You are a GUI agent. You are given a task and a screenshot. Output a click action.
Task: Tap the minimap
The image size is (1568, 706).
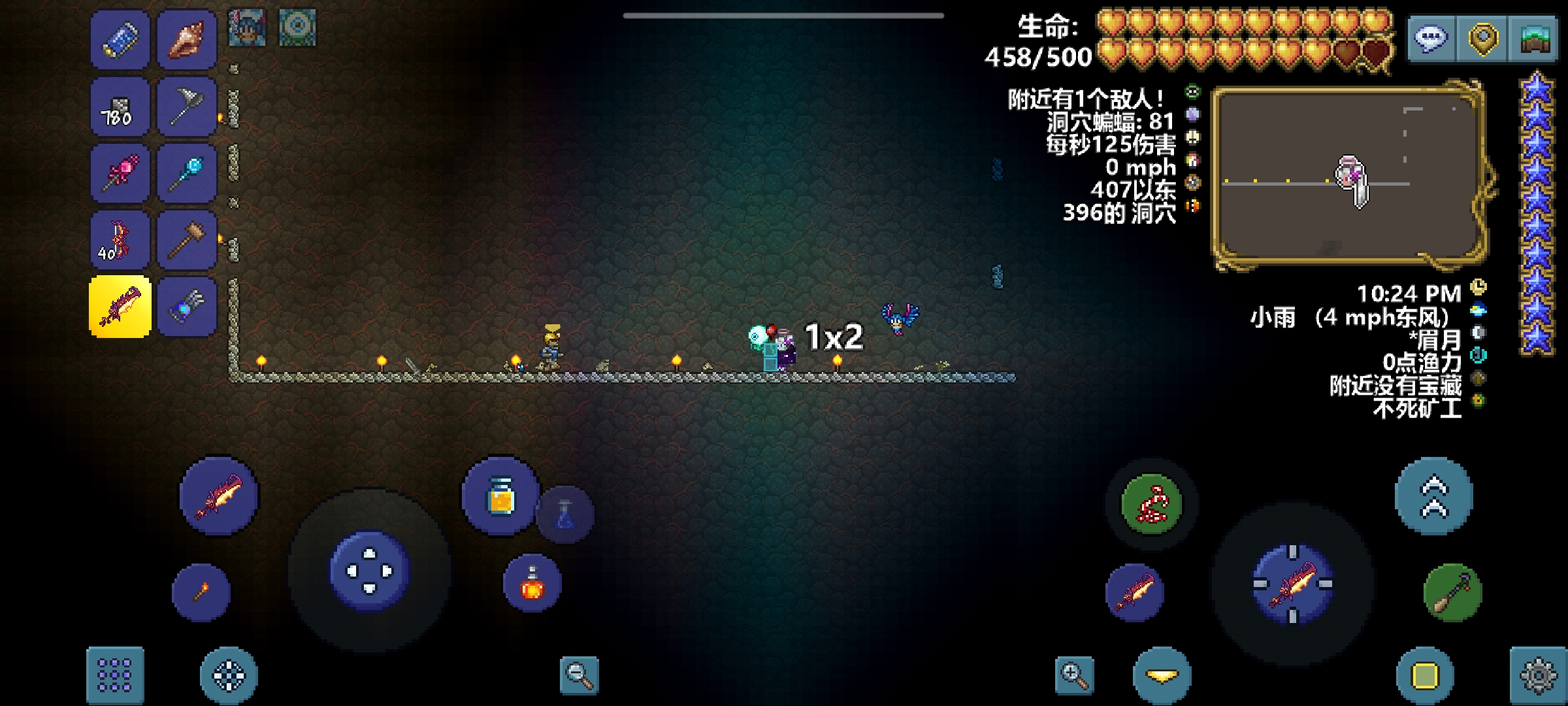[x=1347, y=176]
